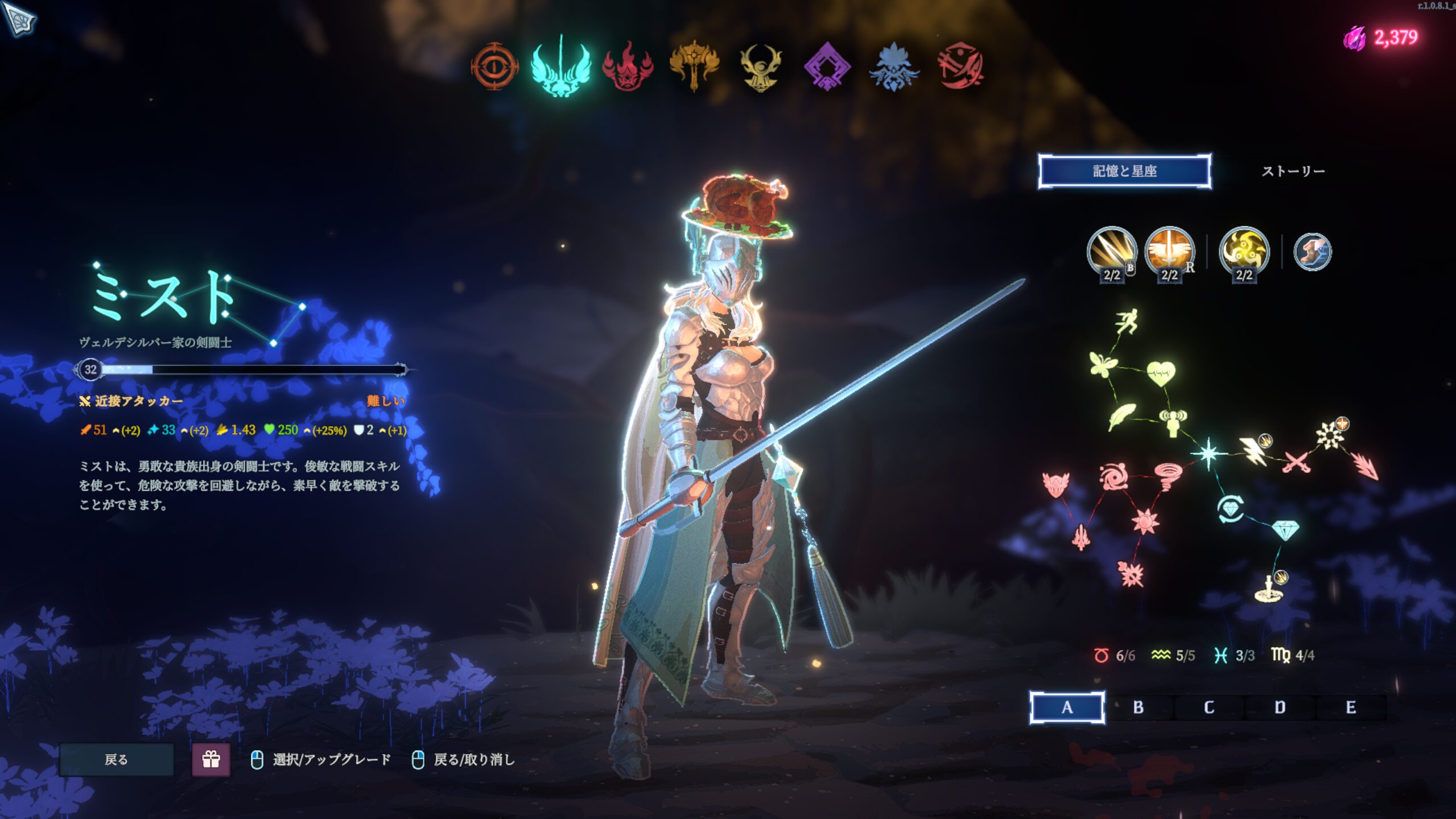Image resolution: width=1456 pixels, height=819 pixels.
Task: Select the orange eye character emblem
Action: click(494, 67)
